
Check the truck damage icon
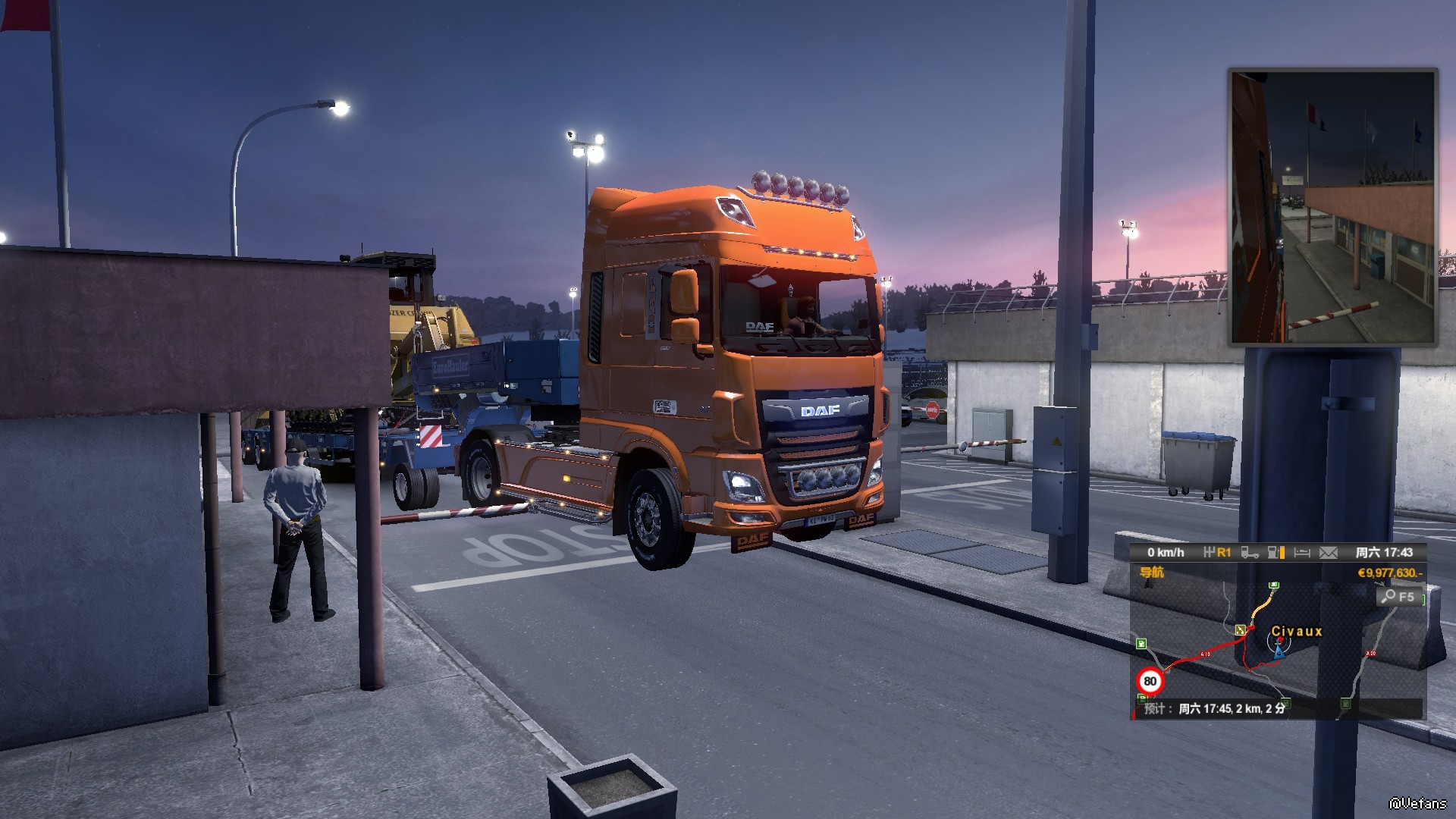click(x=1250, y=553)
